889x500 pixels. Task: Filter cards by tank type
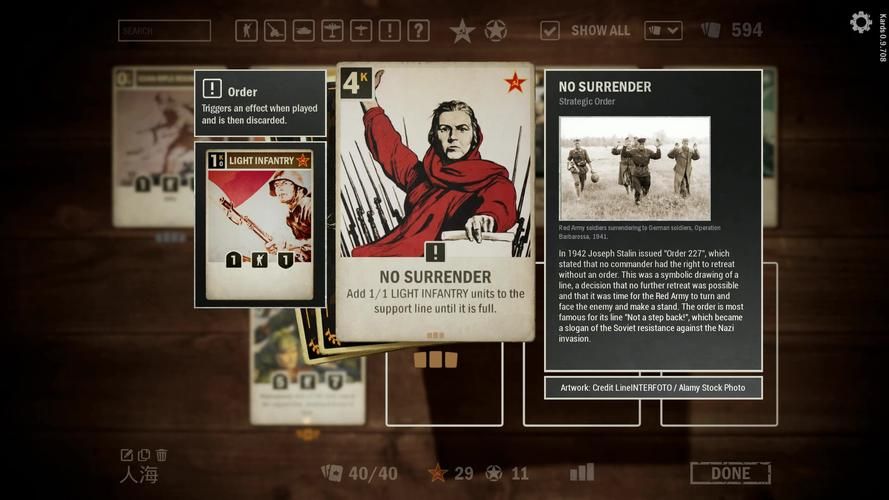(x=303, y=31)
